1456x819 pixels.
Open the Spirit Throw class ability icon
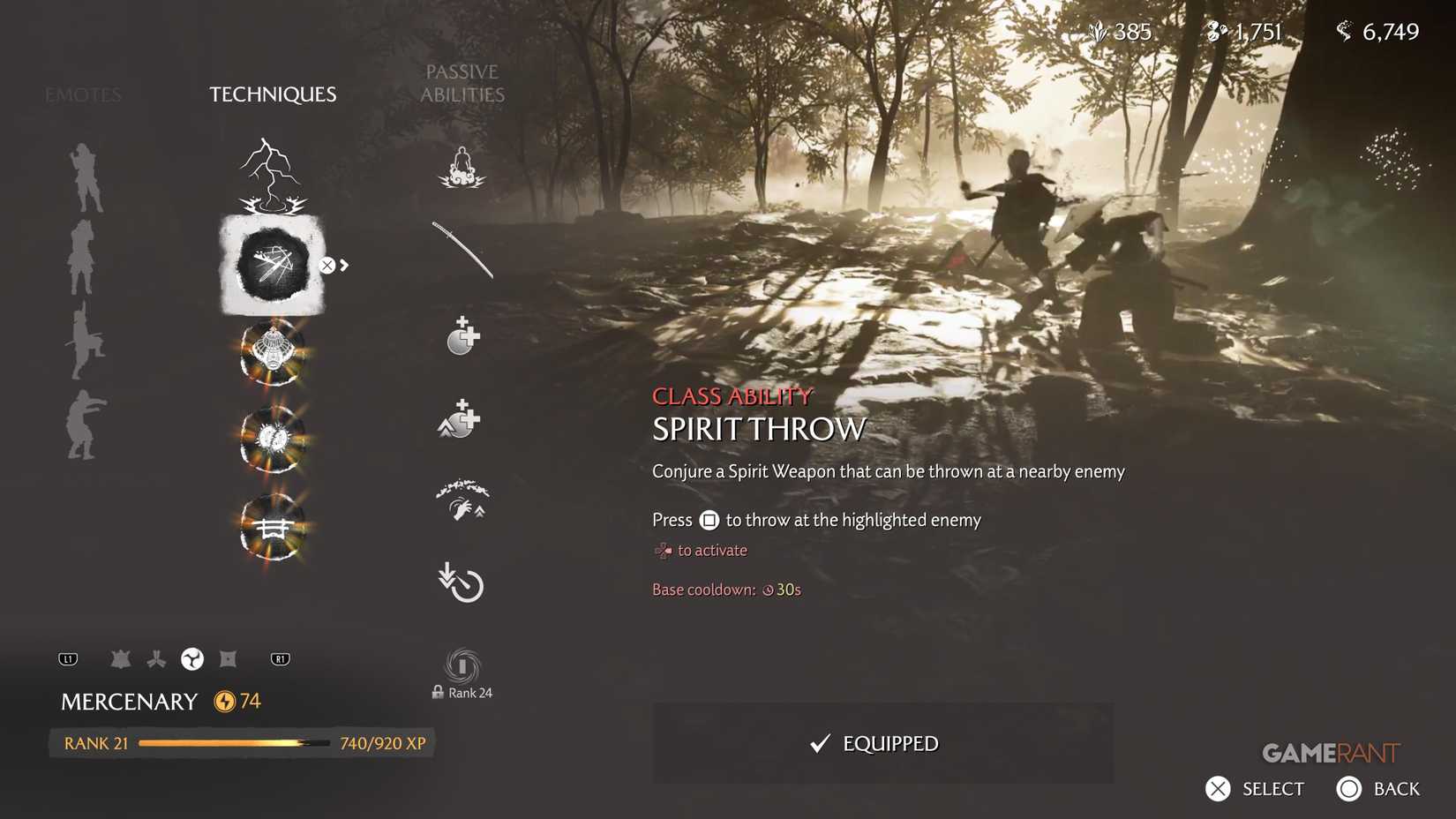272,265
